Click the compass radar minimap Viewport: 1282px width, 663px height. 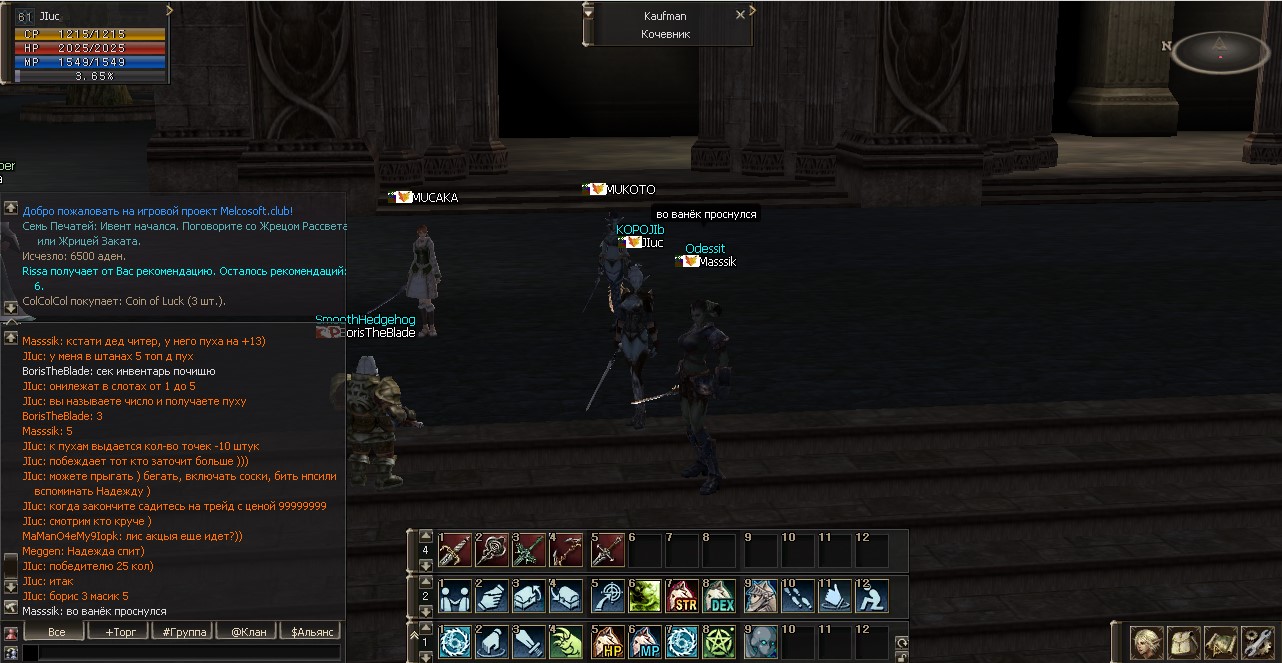pos(1220,52)
